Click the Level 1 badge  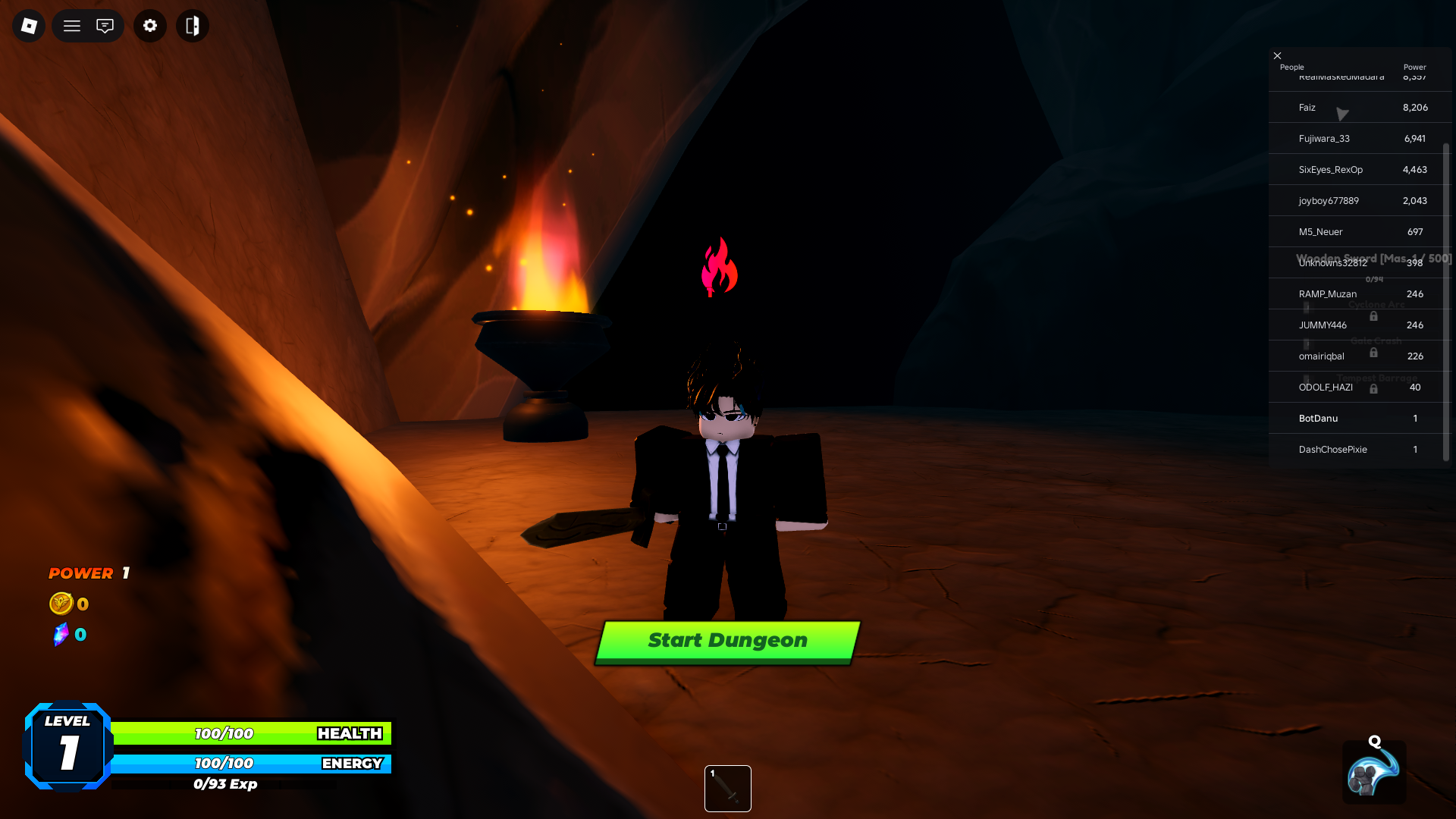[x=68, y=745]
